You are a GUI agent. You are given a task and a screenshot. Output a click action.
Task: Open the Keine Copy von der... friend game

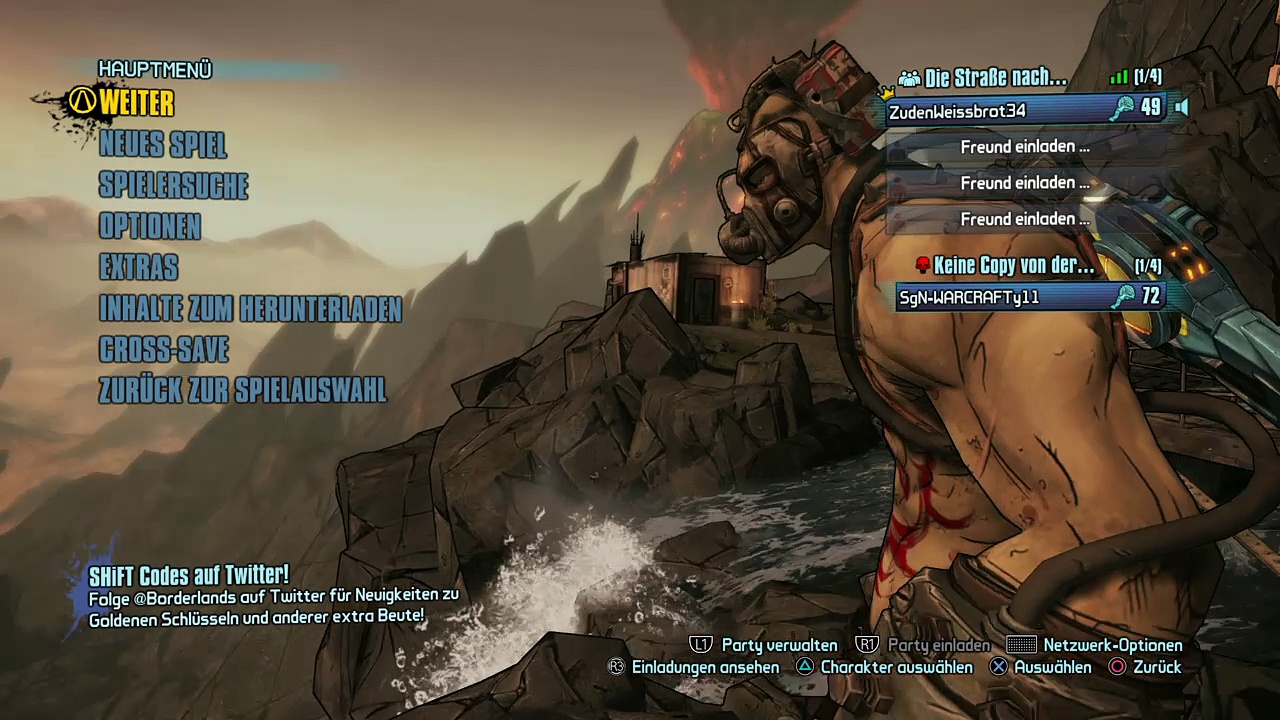click(1013, 266)
